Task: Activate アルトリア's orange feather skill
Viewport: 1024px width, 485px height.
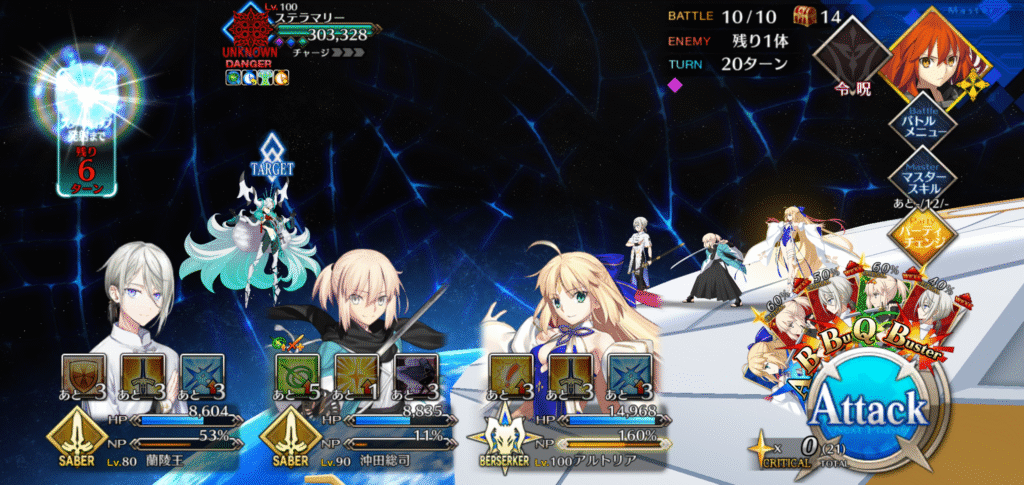Action: pyautogui.click(x=507, y=371)
